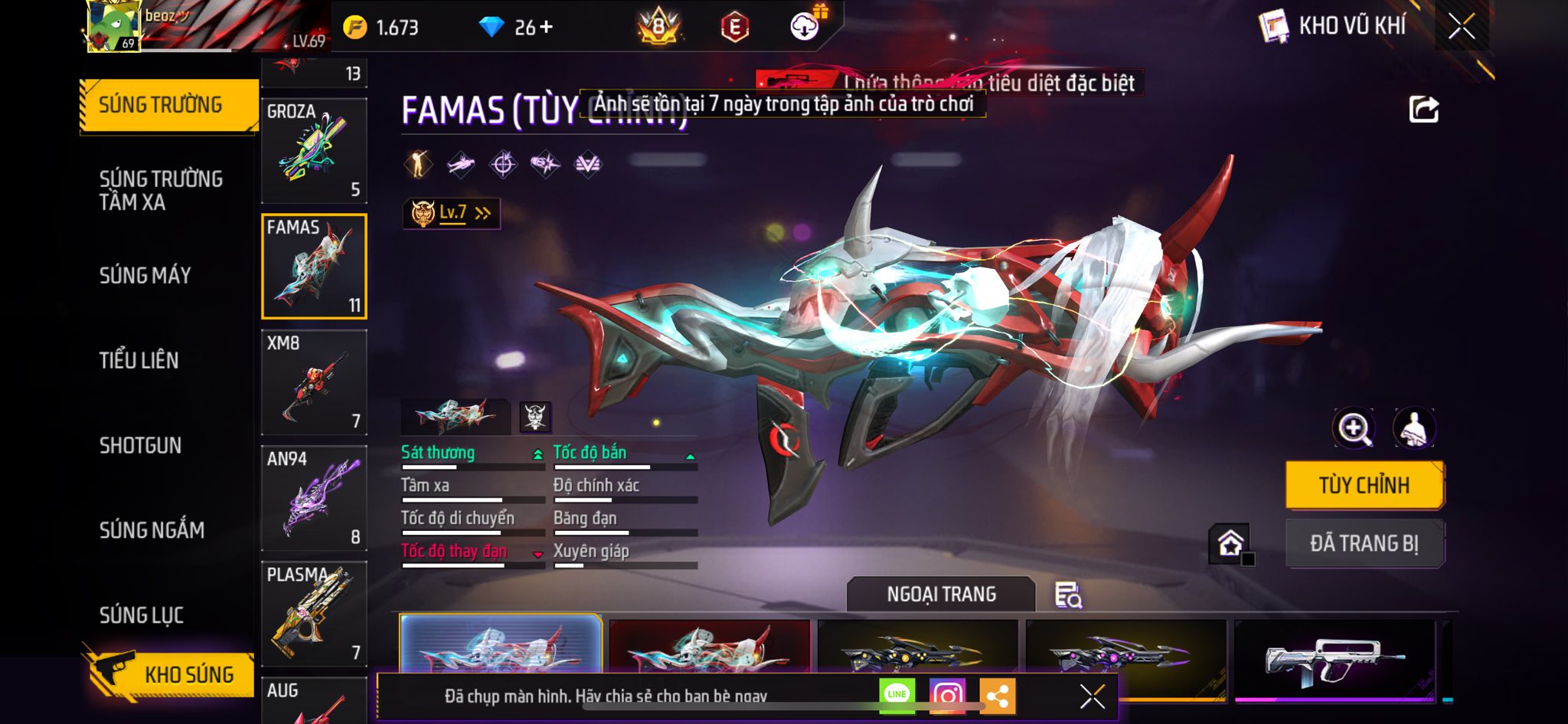Switch to the Súng Máy category
1568x724 pixels.
(145, 275)
